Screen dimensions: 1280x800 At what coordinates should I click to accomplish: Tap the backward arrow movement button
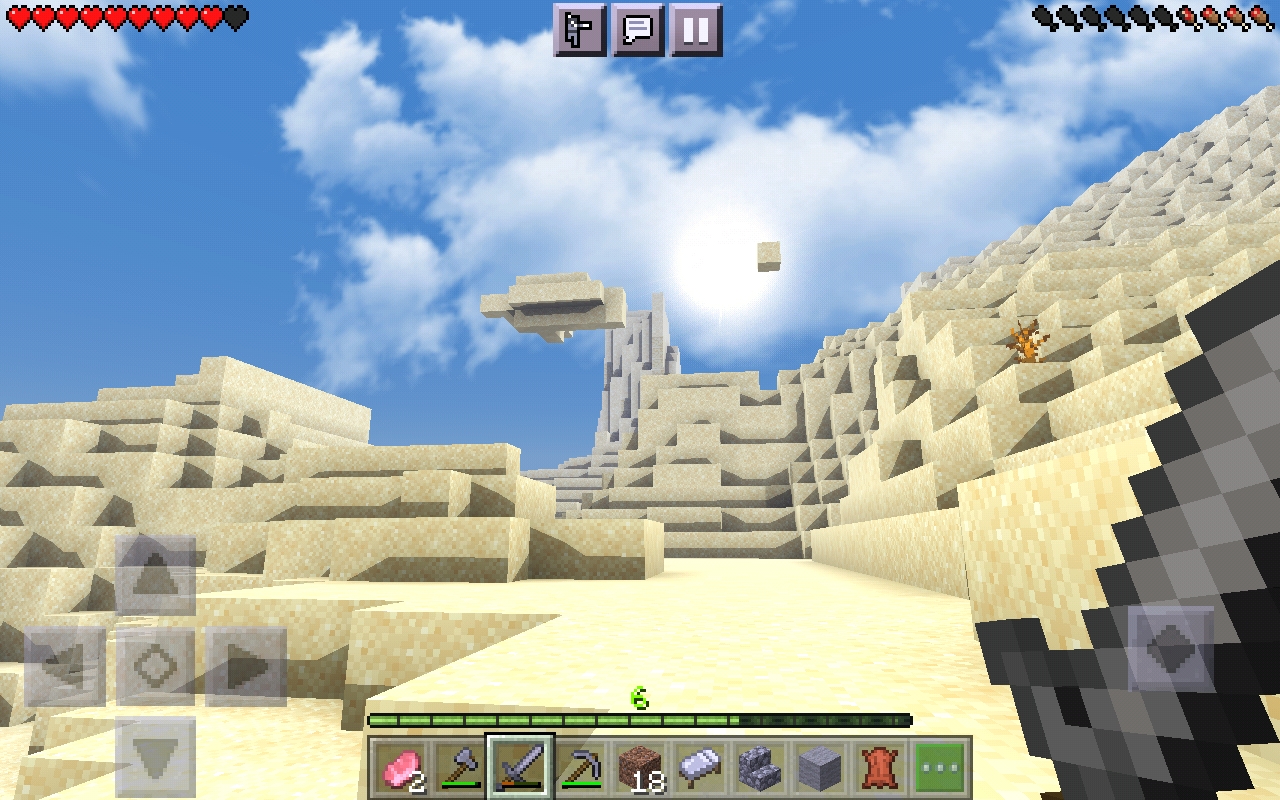155,757
